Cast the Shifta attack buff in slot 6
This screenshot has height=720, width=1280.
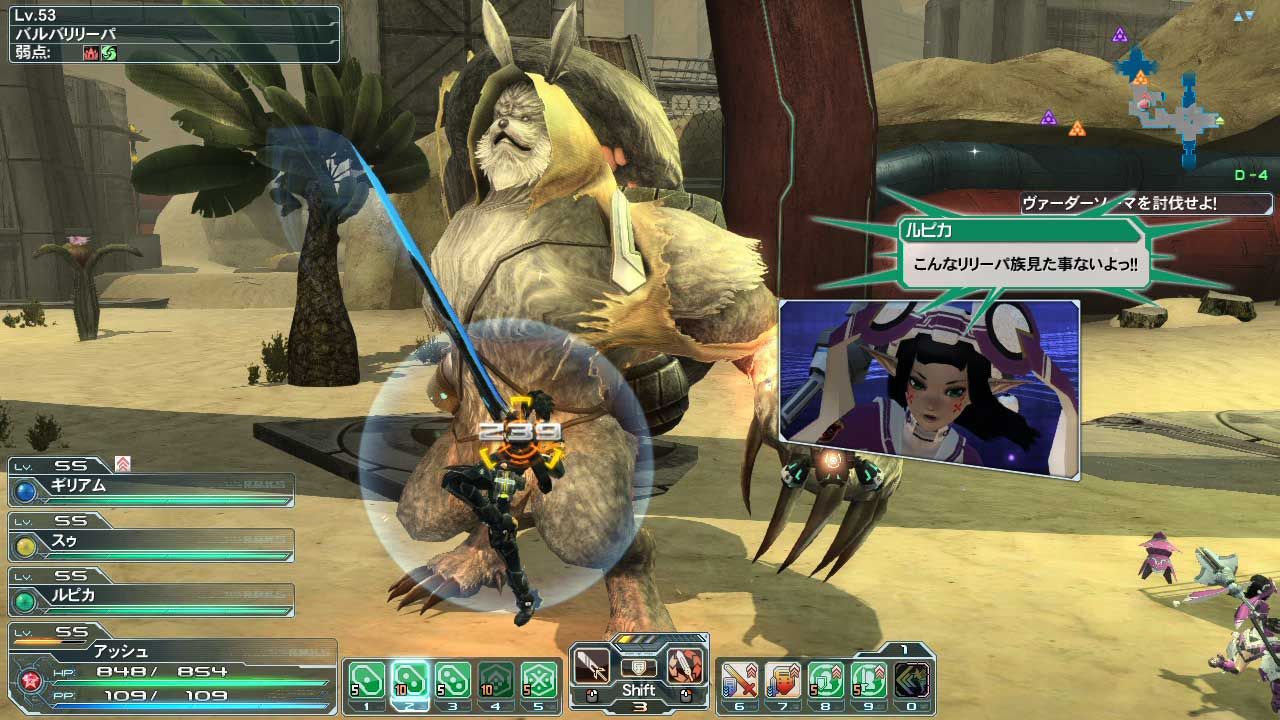point(738,679)
